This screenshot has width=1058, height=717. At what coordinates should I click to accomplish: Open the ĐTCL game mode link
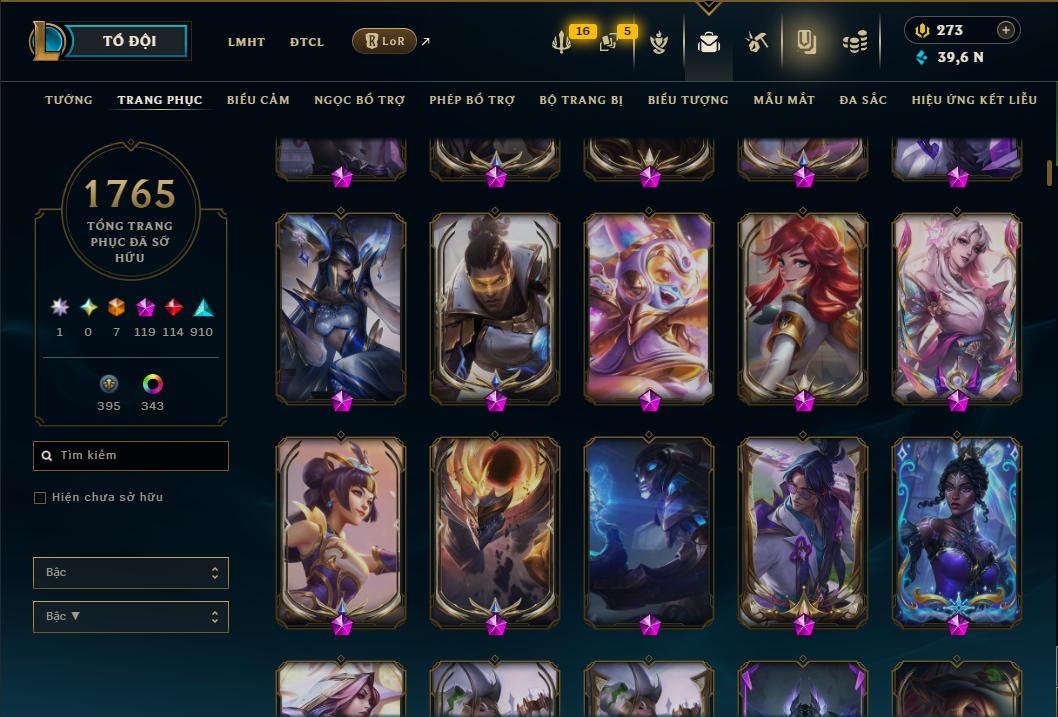[x=307, y=42]
